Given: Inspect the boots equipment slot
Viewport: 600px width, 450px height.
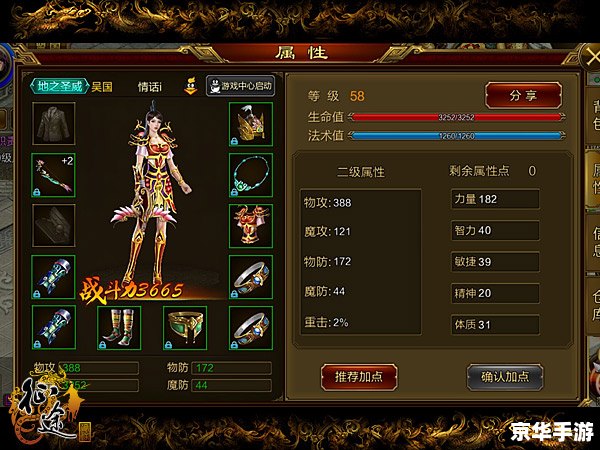Looking at the screenshot, I should [x=117, y=326].
